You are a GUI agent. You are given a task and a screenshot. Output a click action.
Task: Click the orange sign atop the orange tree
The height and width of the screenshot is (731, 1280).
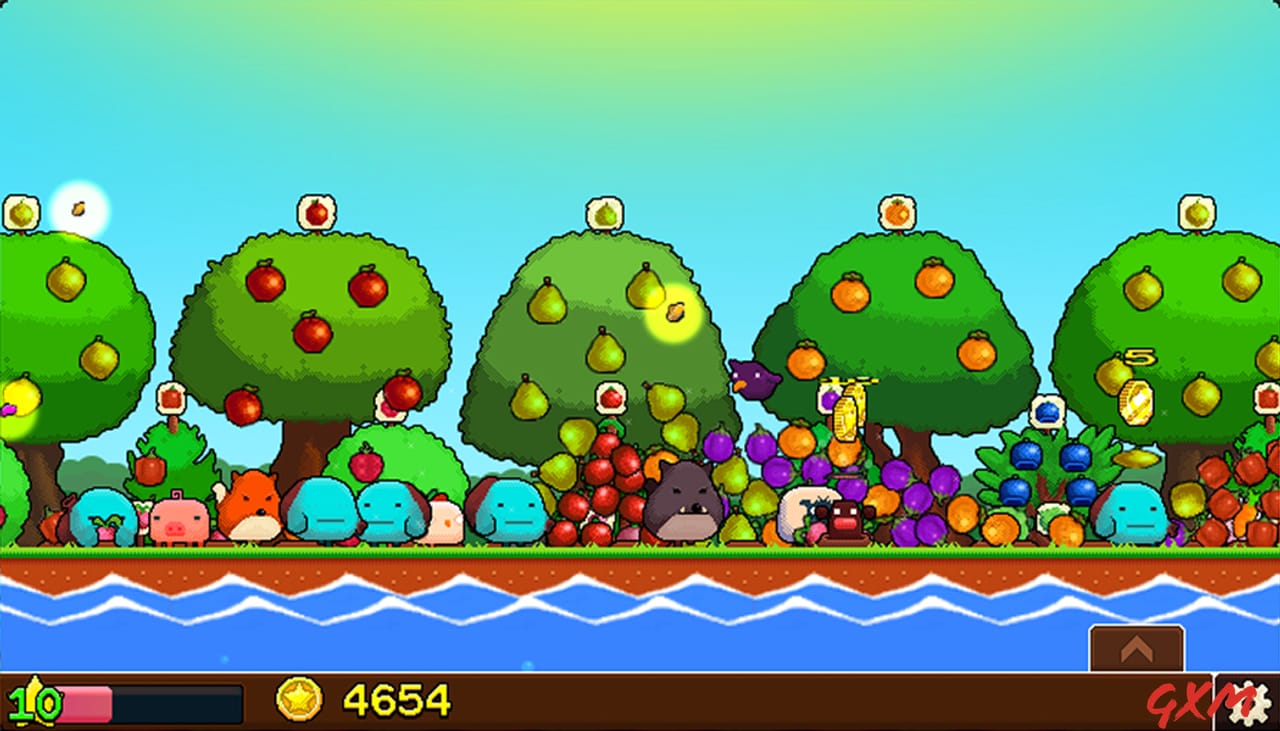[898, 210]
